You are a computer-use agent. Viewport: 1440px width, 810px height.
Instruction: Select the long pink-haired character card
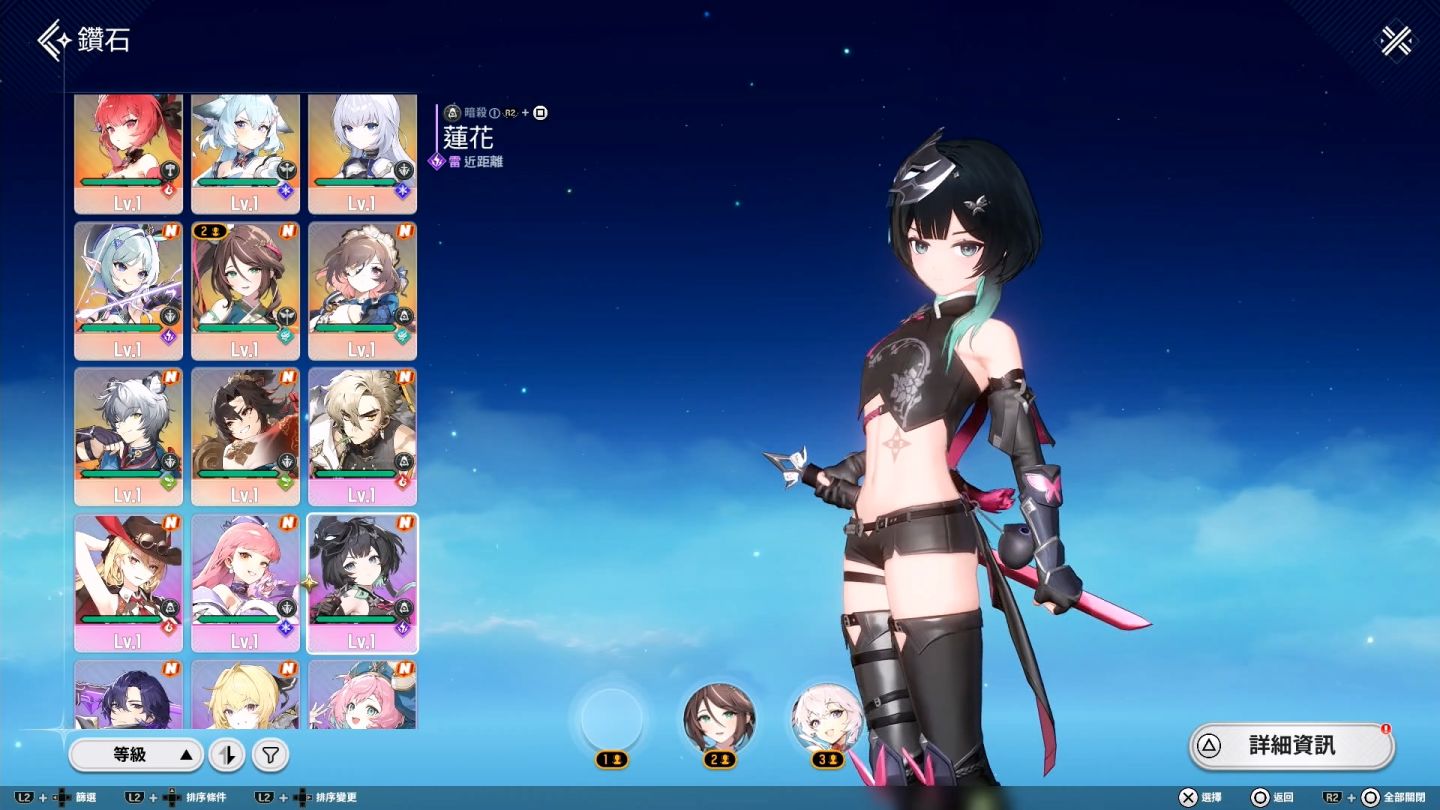click(245, 582)
